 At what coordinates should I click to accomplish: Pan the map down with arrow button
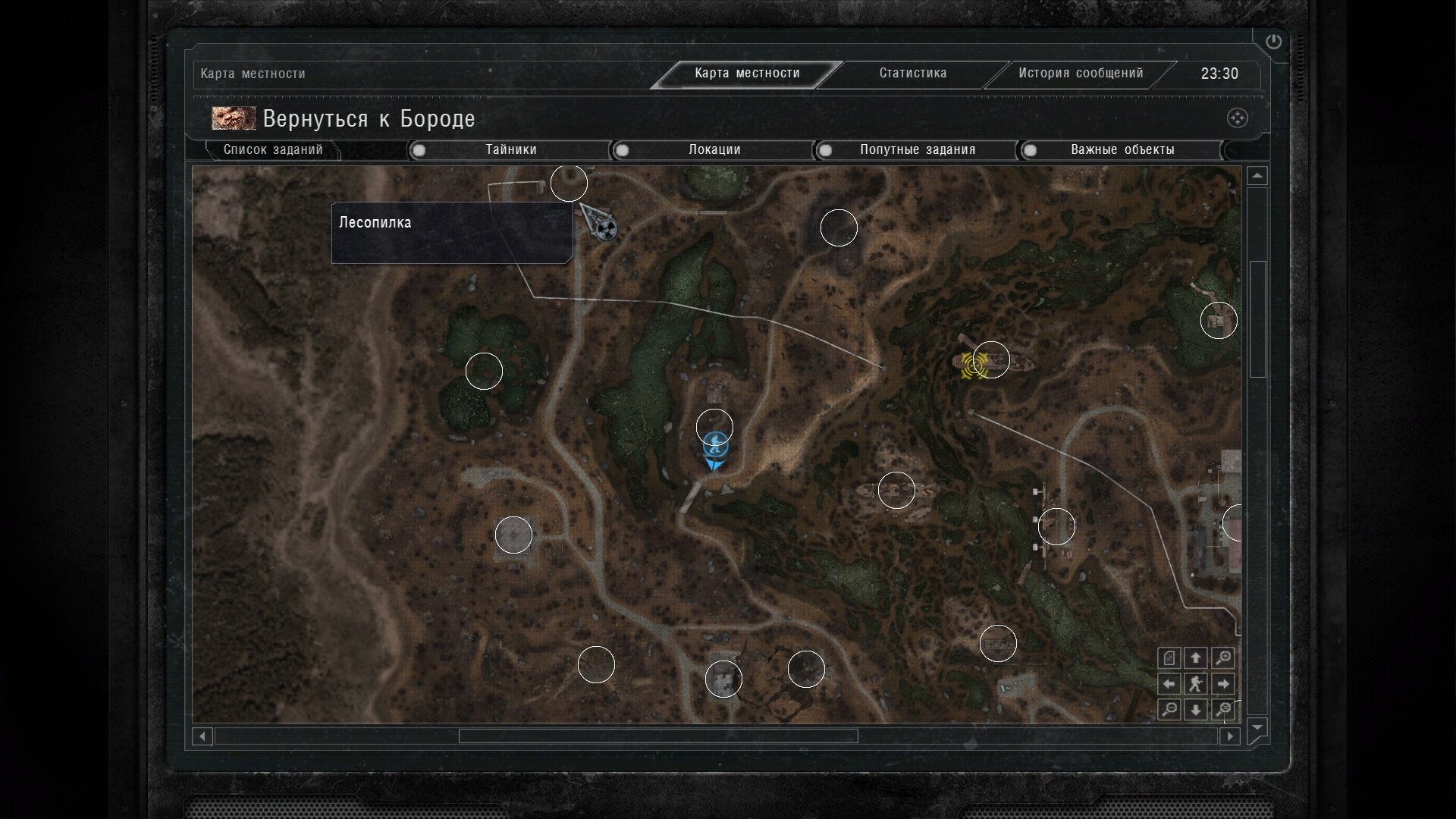[x=1196, y=710]
